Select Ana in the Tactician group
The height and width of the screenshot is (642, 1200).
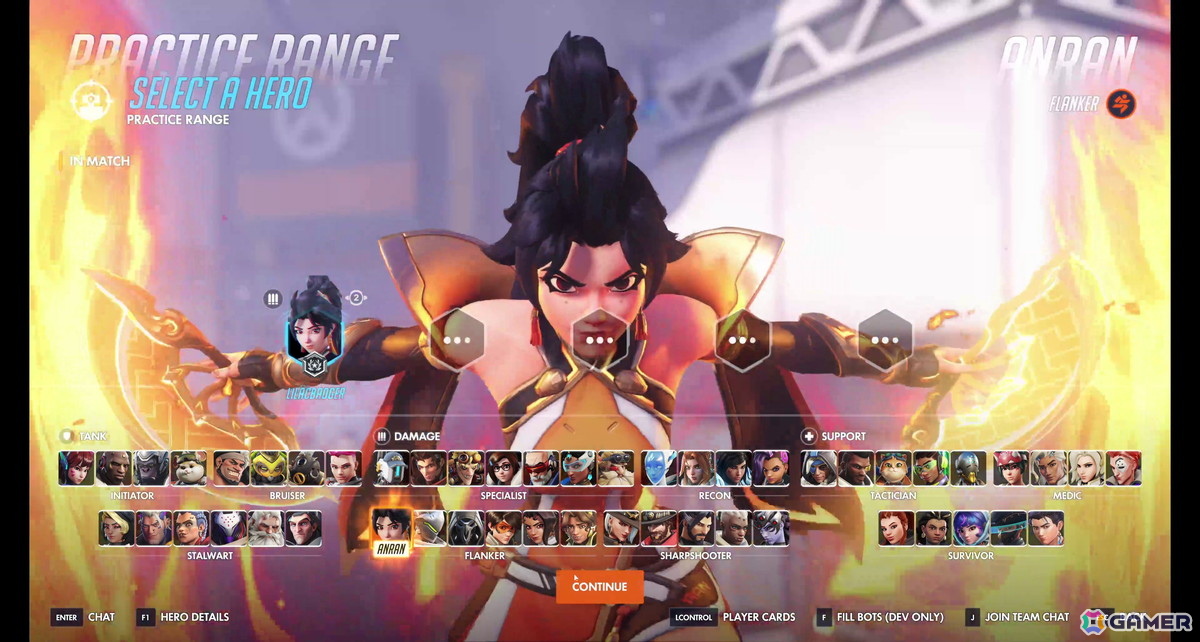819,468
